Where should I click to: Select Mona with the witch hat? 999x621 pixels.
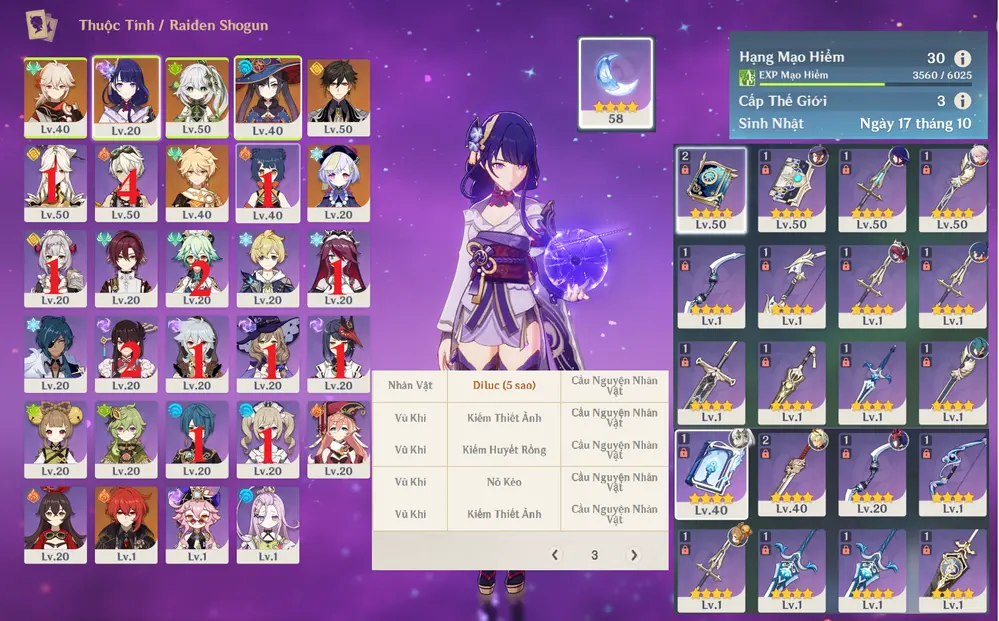tap(267, 96)
